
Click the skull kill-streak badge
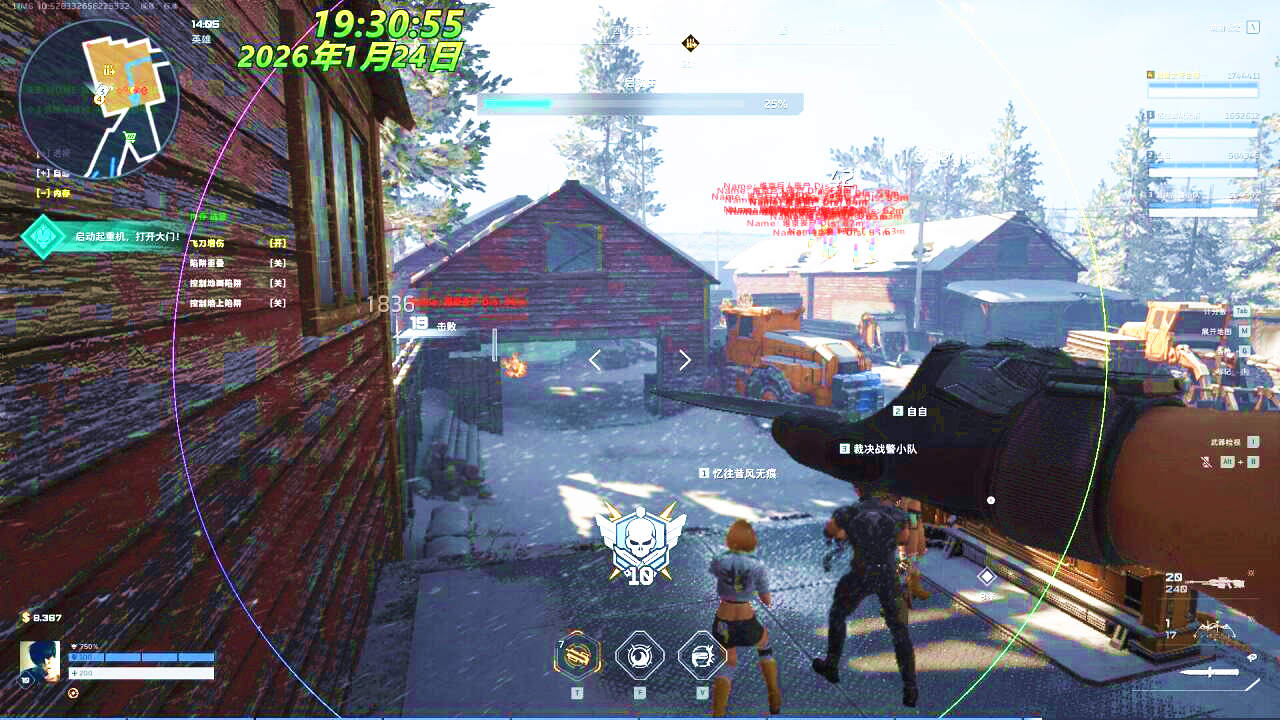pyautogui.click(x=640, y=541)
